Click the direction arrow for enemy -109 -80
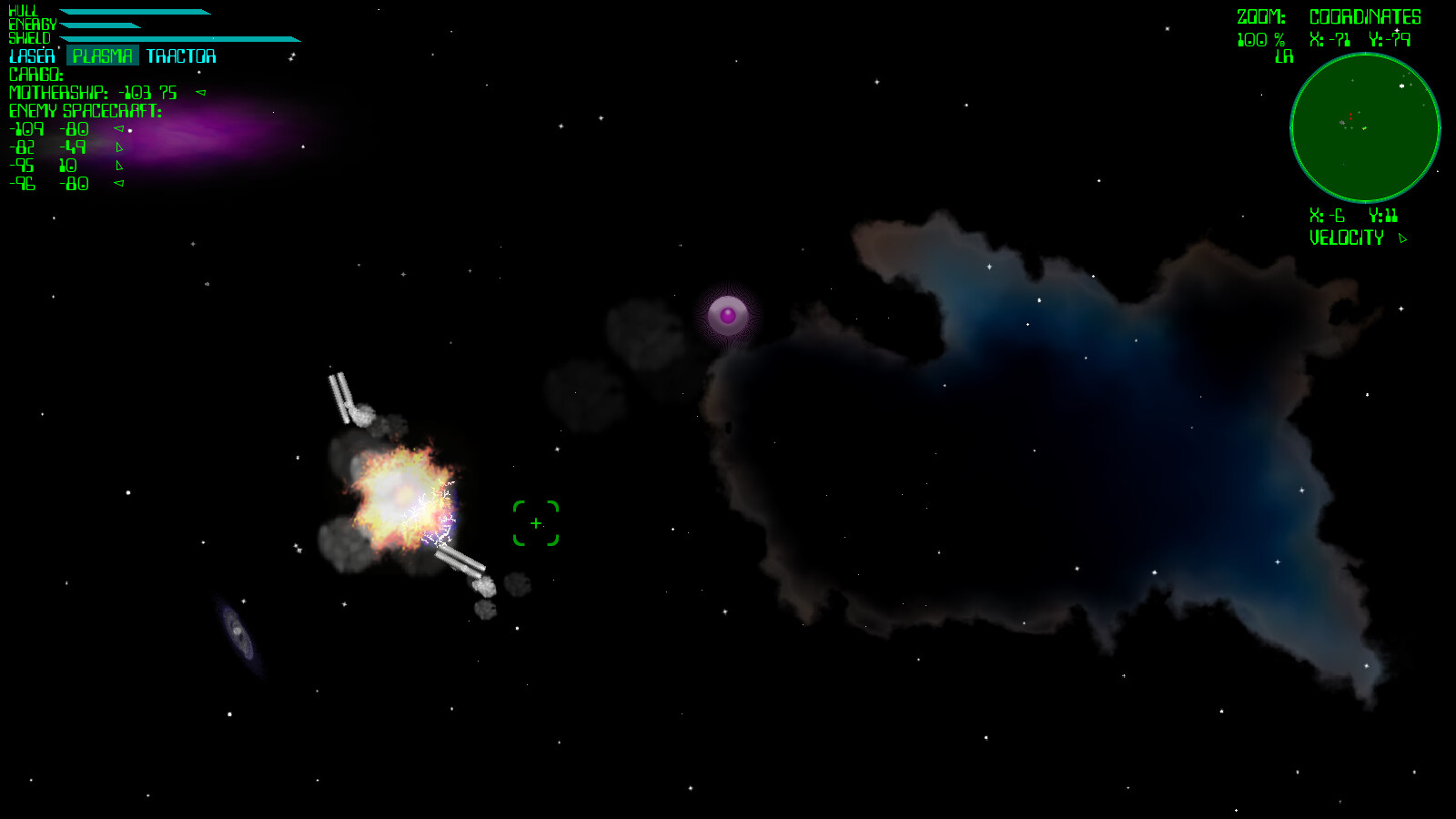 click(118, 129)
